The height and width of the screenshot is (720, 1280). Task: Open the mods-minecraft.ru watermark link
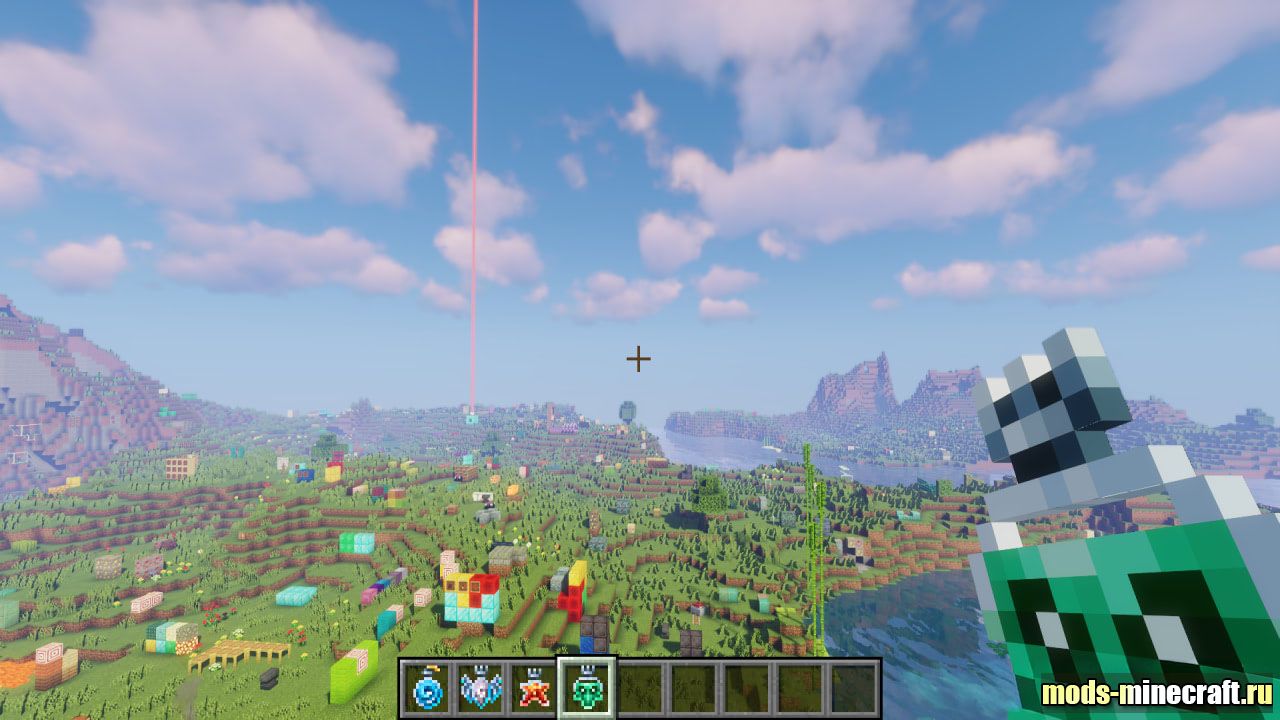(x=1157, y=693)
